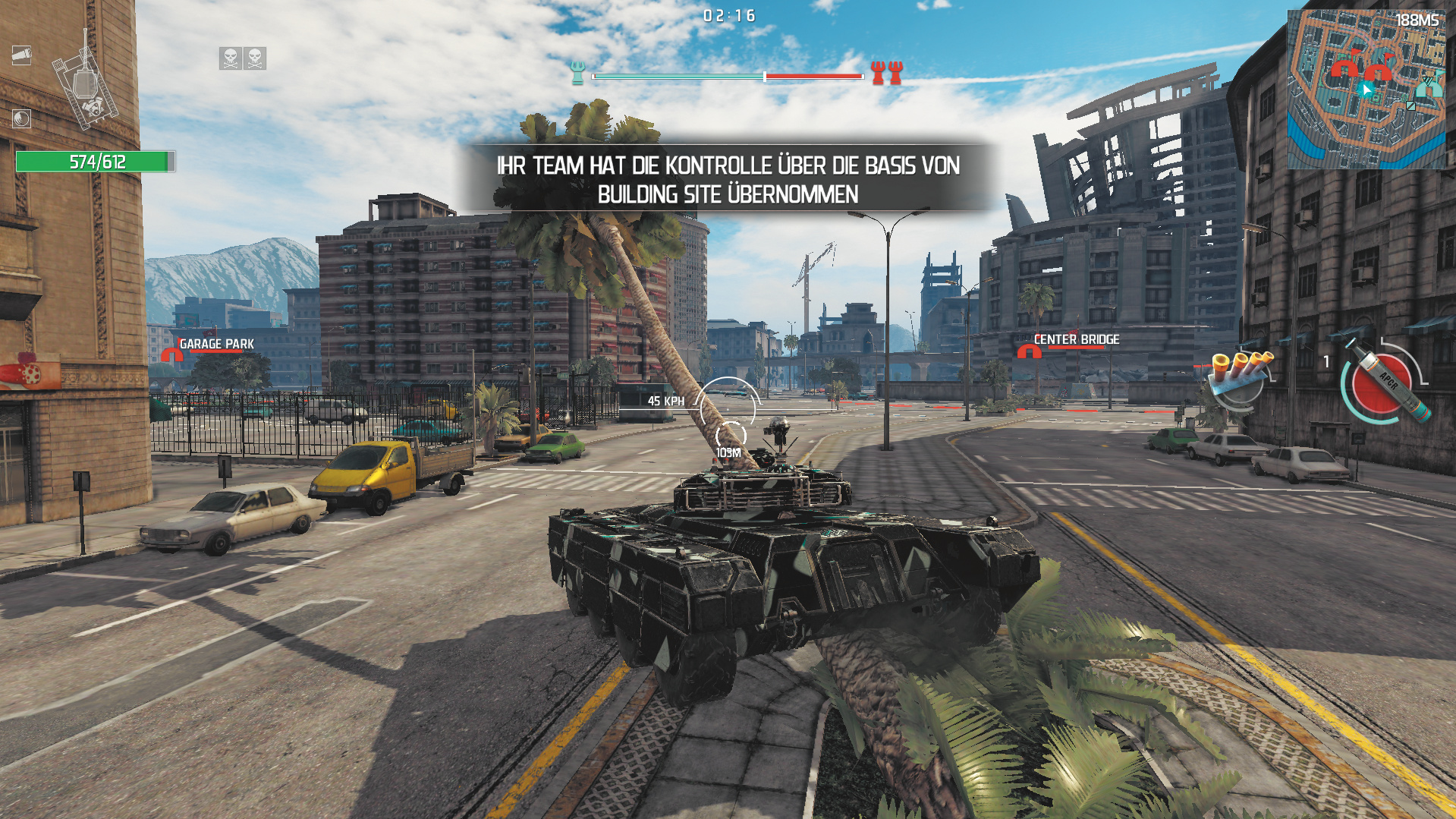Select the spotlight icon beside tank diagram
The image size is (1456, 819).
tap(21, 55)
